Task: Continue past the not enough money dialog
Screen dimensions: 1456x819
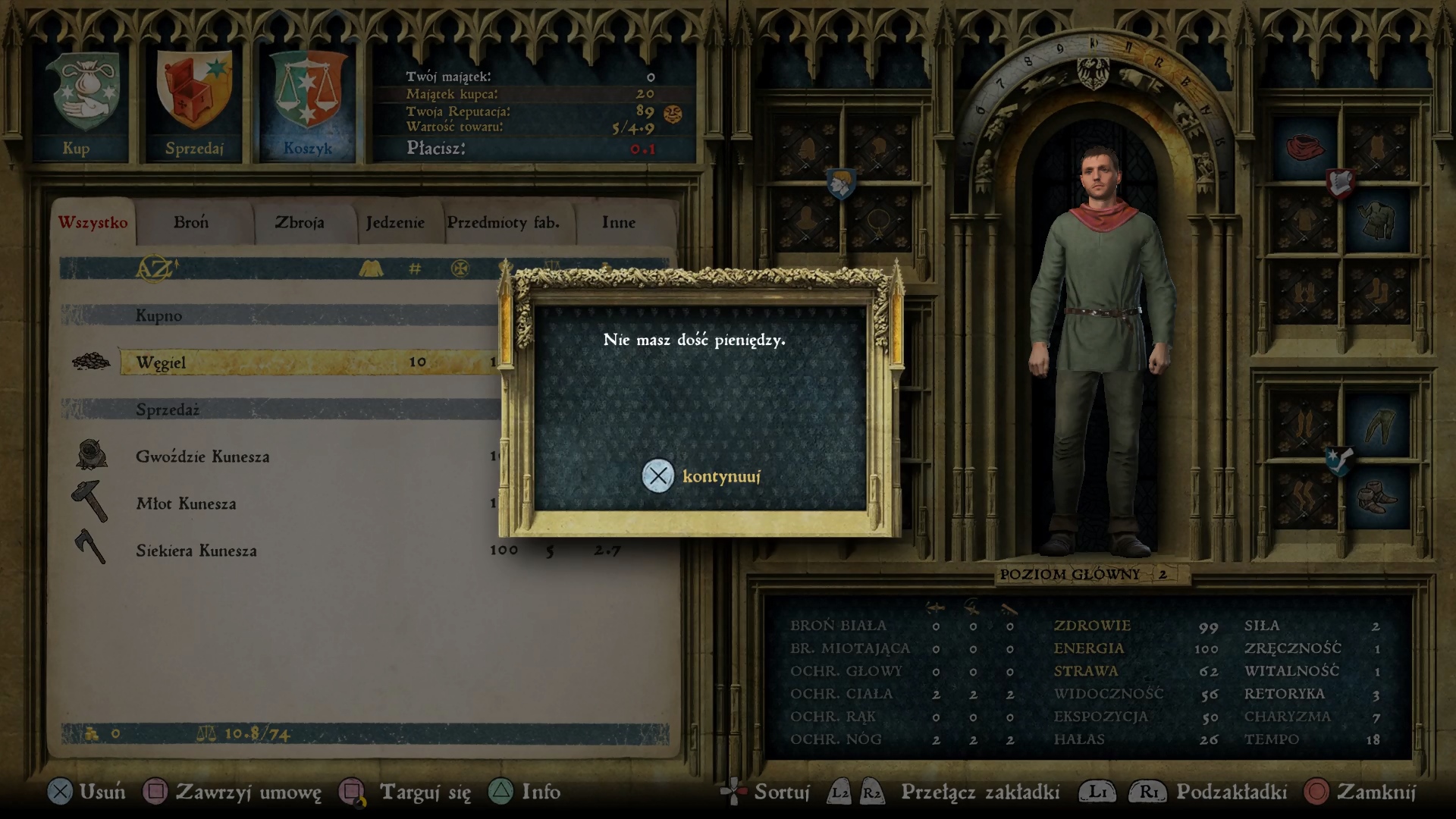Action: [701, 476]
